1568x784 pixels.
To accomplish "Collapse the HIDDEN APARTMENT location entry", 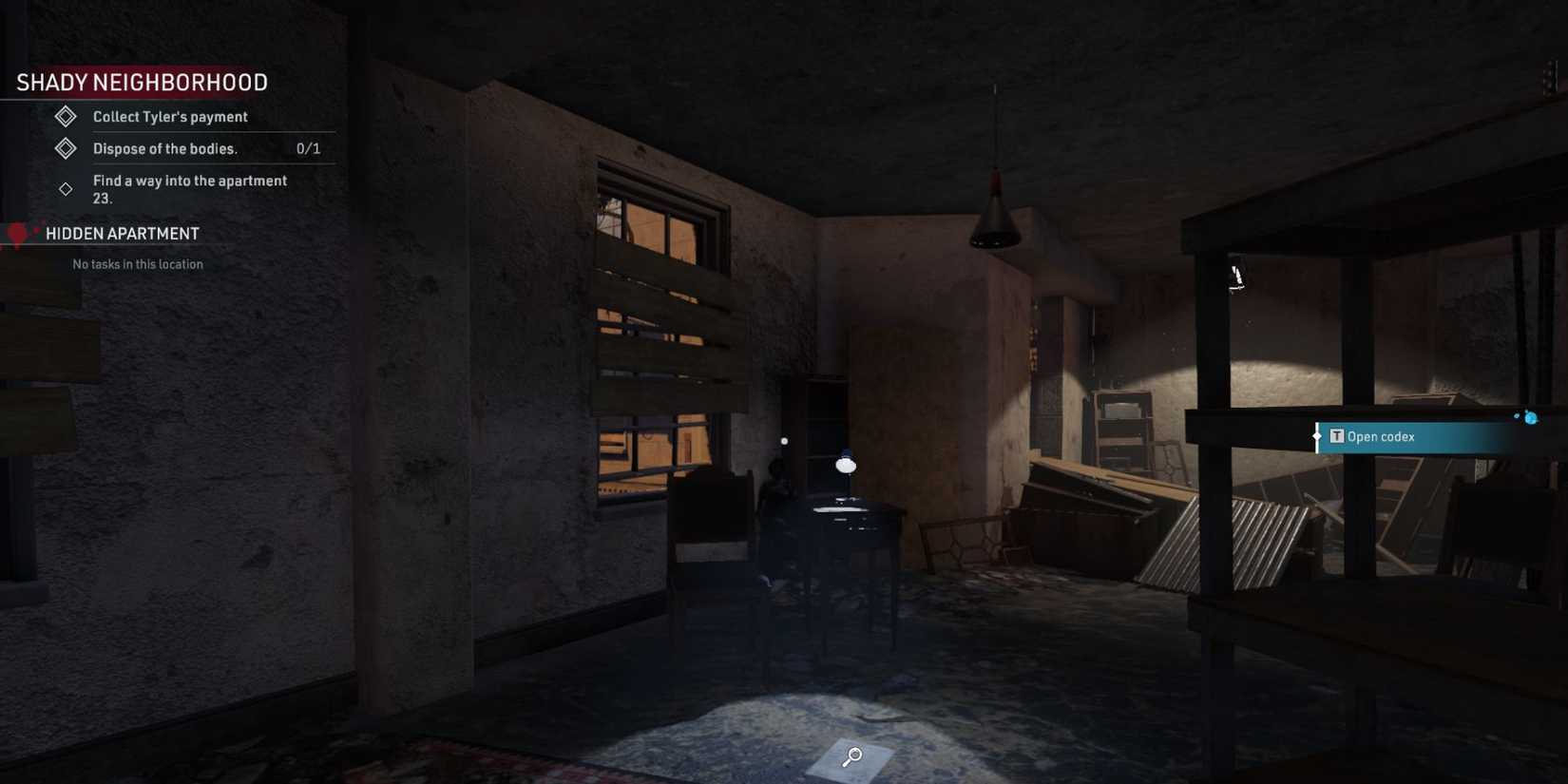I will [124, 233].
